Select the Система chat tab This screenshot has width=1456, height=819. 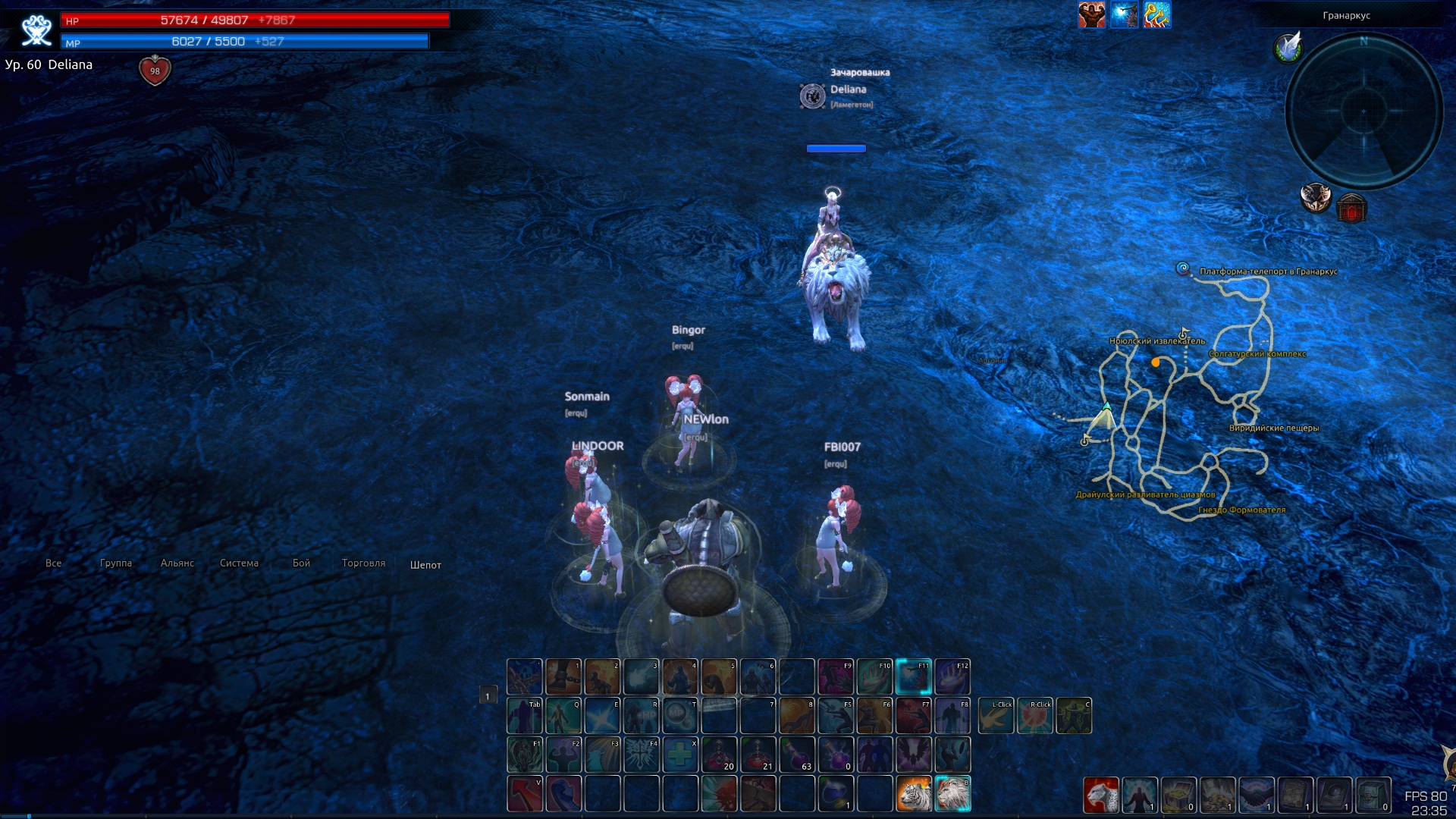coord(240,563)
